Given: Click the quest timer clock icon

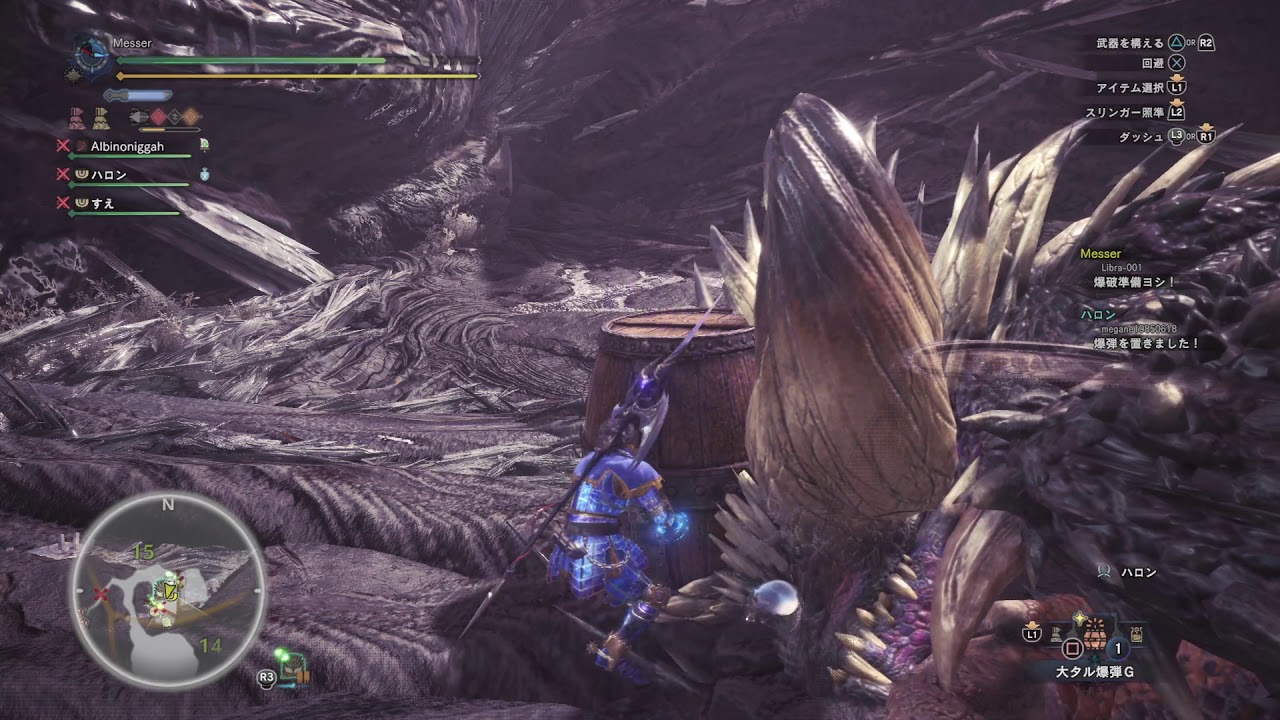Looking at the screenshot, I should pyautogui.click(x=92, y=52).
